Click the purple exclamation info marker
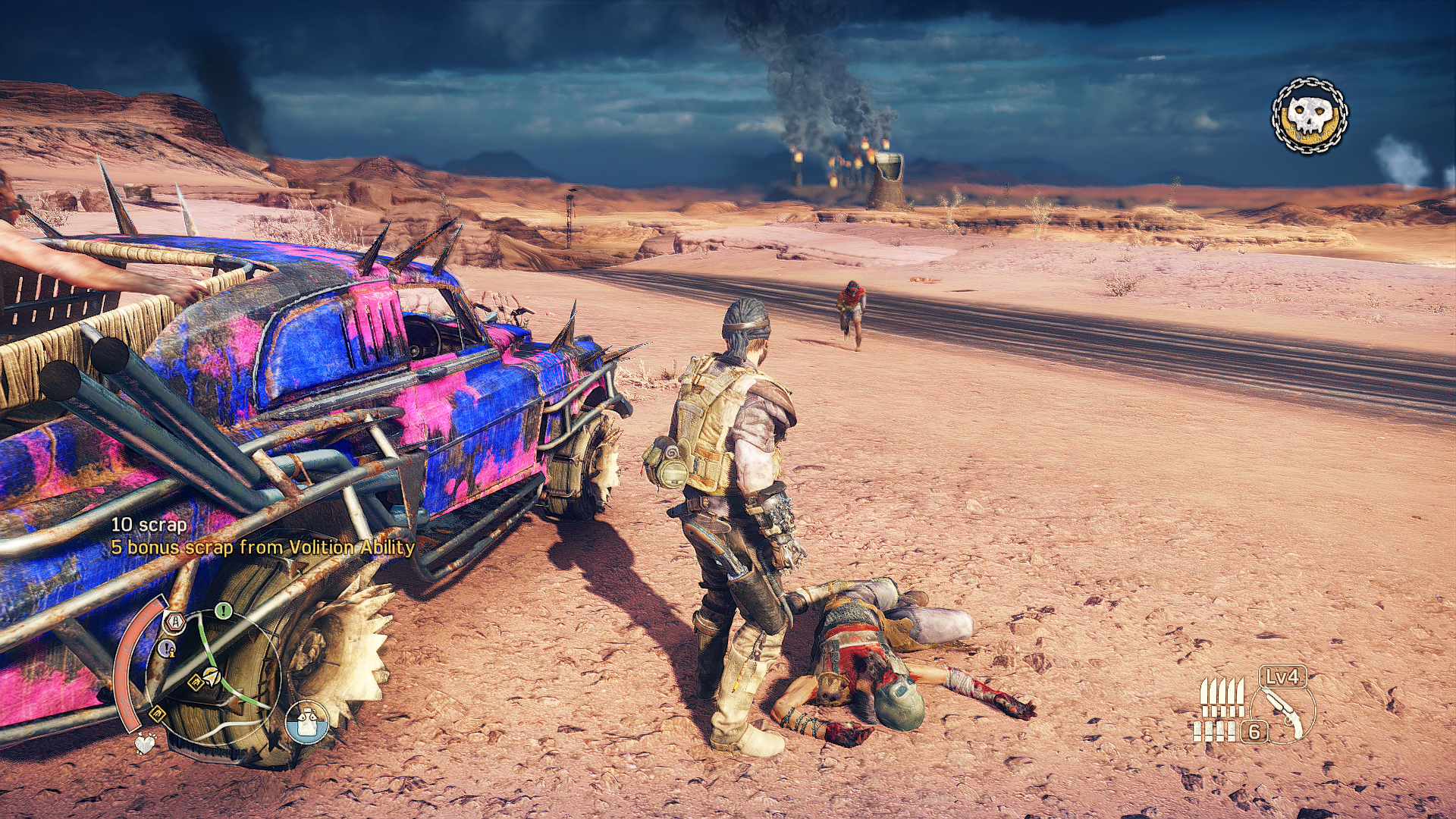The image size is (1456, 819). 167,649
